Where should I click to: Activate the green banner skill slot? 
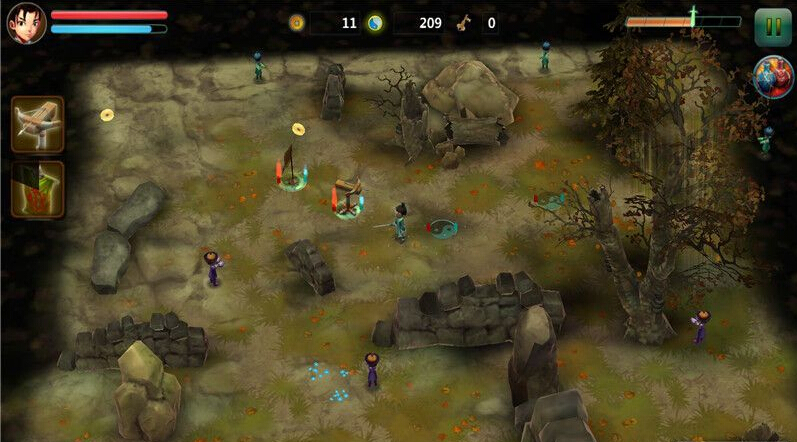click(38, 189)
